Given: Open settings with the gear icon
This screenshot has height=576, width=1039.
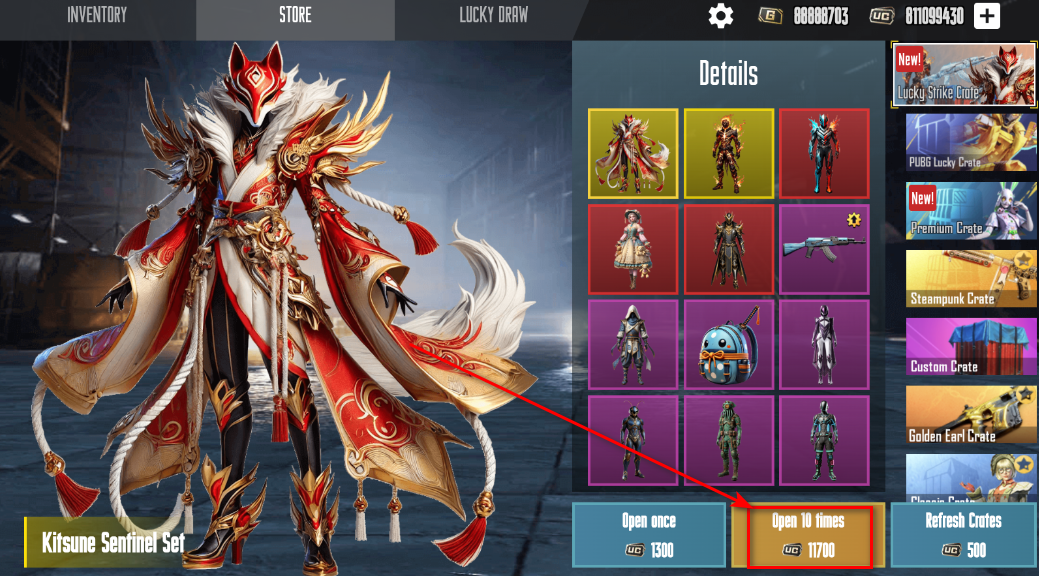Looking at the screenshot, I should [x=720, y=16].
